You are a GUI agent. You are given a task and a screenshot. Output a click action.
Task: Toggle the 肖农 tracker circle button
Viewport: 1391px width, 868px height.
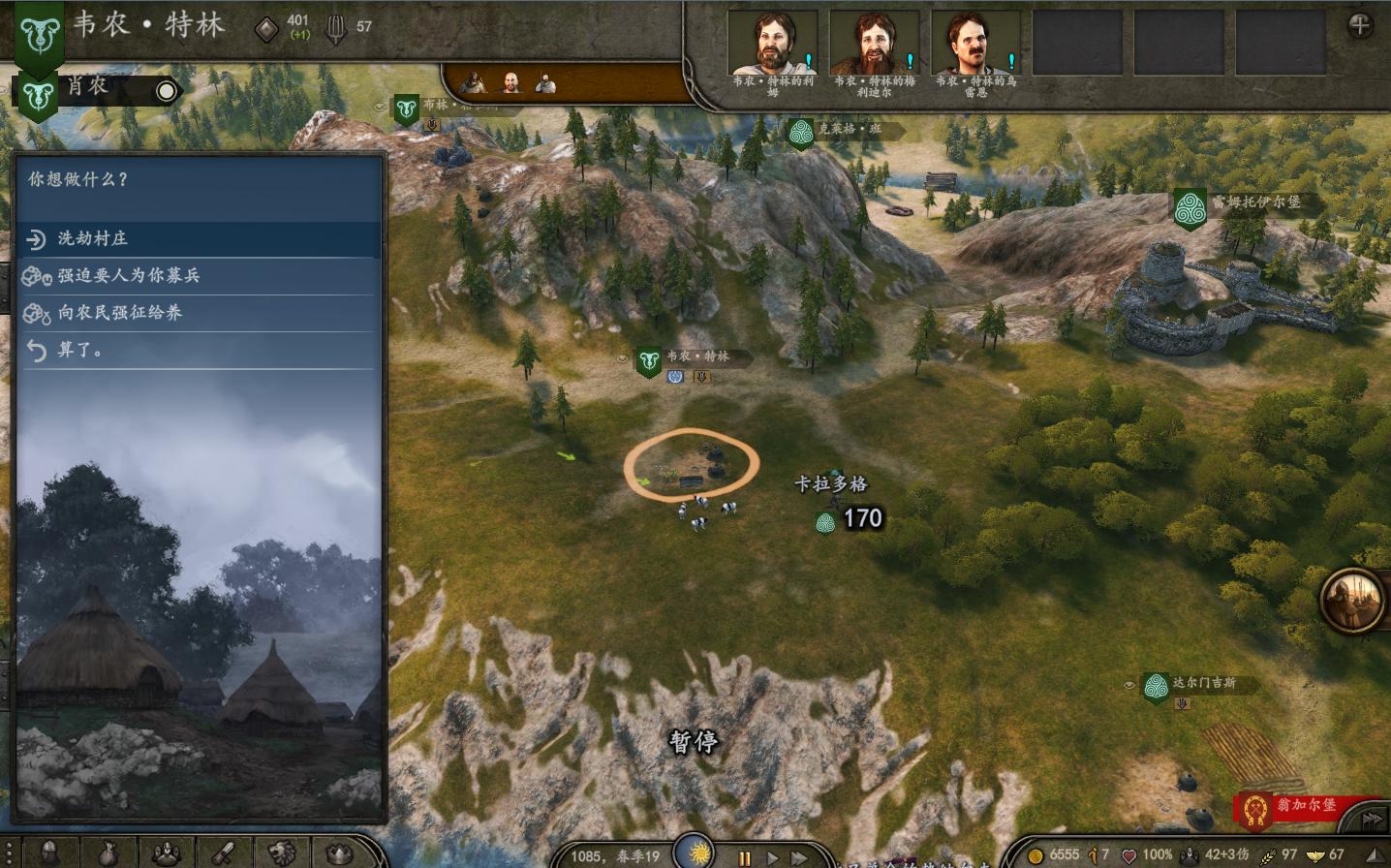(167, 91)
